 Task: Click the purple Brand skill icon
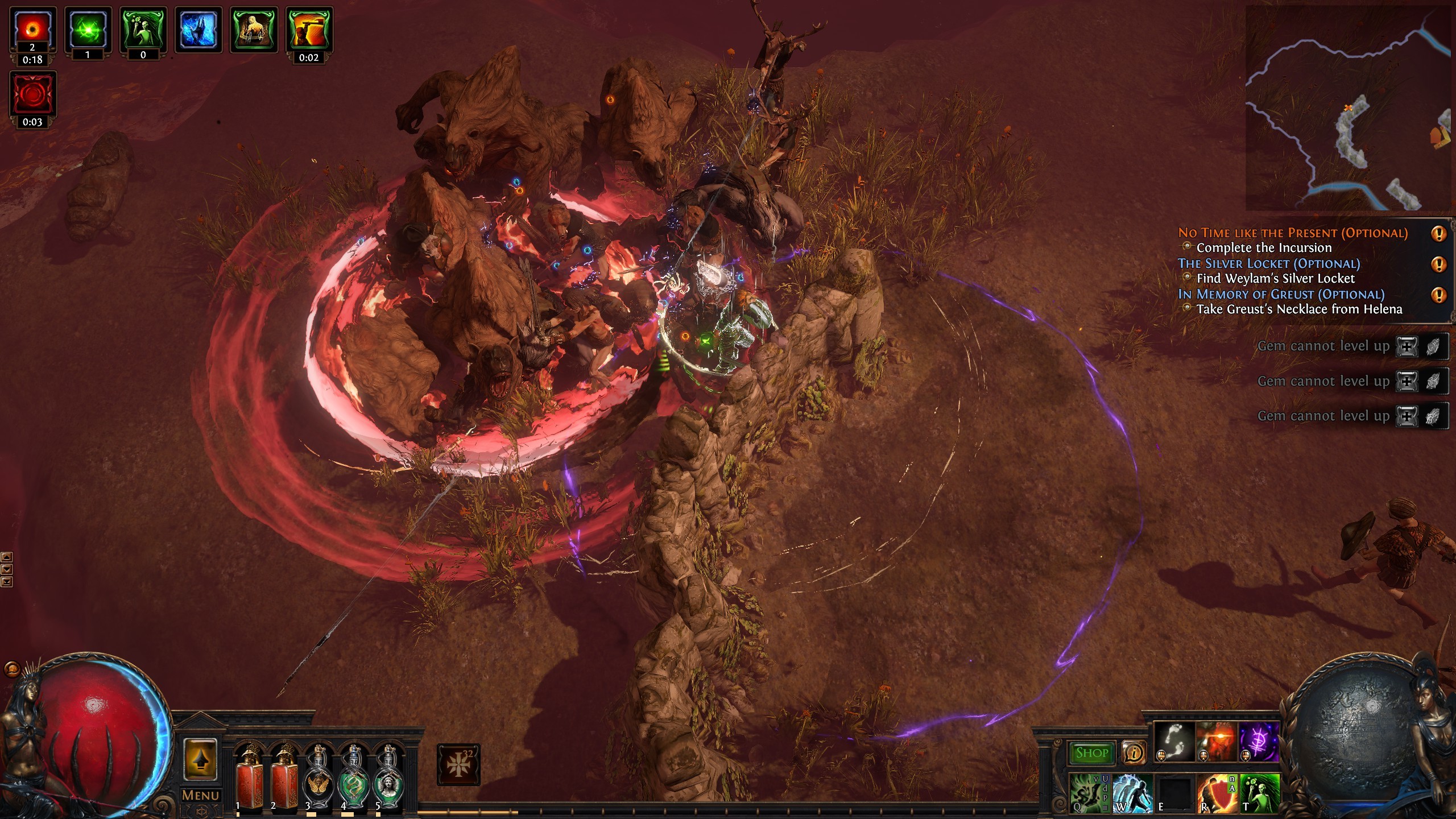pos(1258,741)
